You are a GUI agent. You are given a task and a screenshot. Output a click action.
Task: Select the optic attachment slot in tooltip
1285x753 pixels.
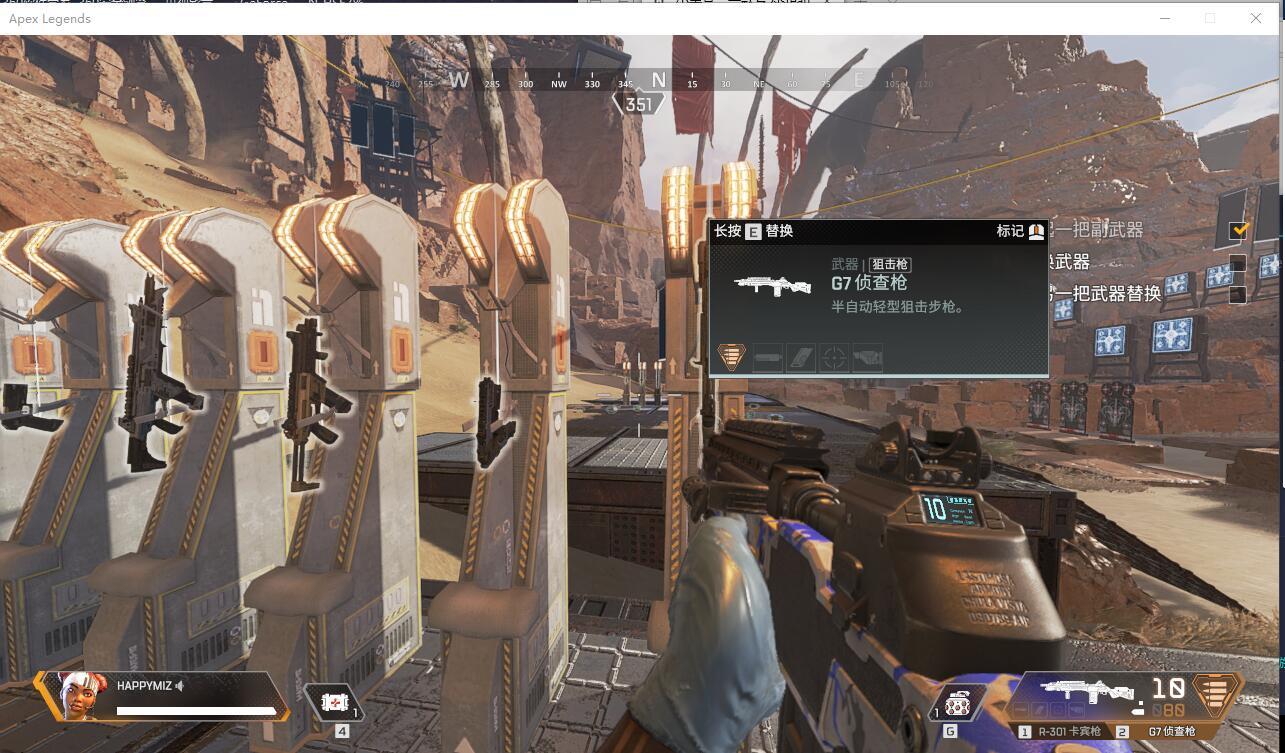coord(834,357)
